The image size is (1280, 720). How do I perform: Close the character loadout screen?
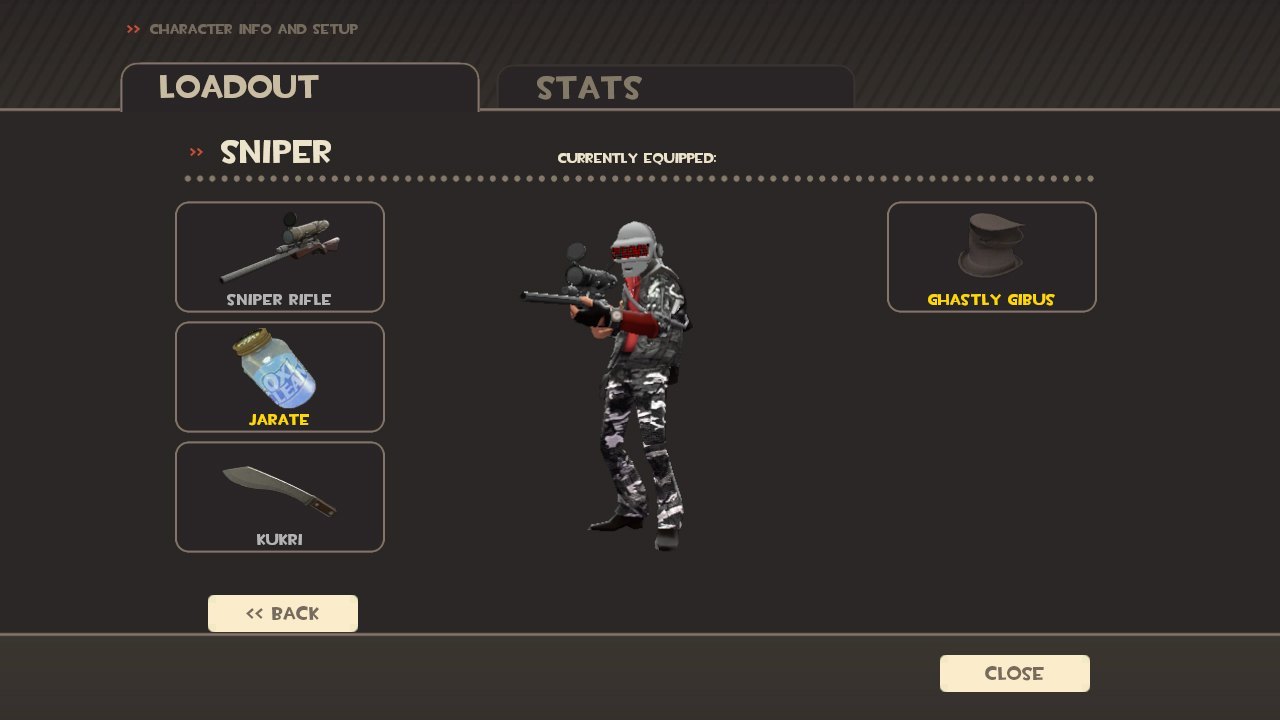[1014, 674]
